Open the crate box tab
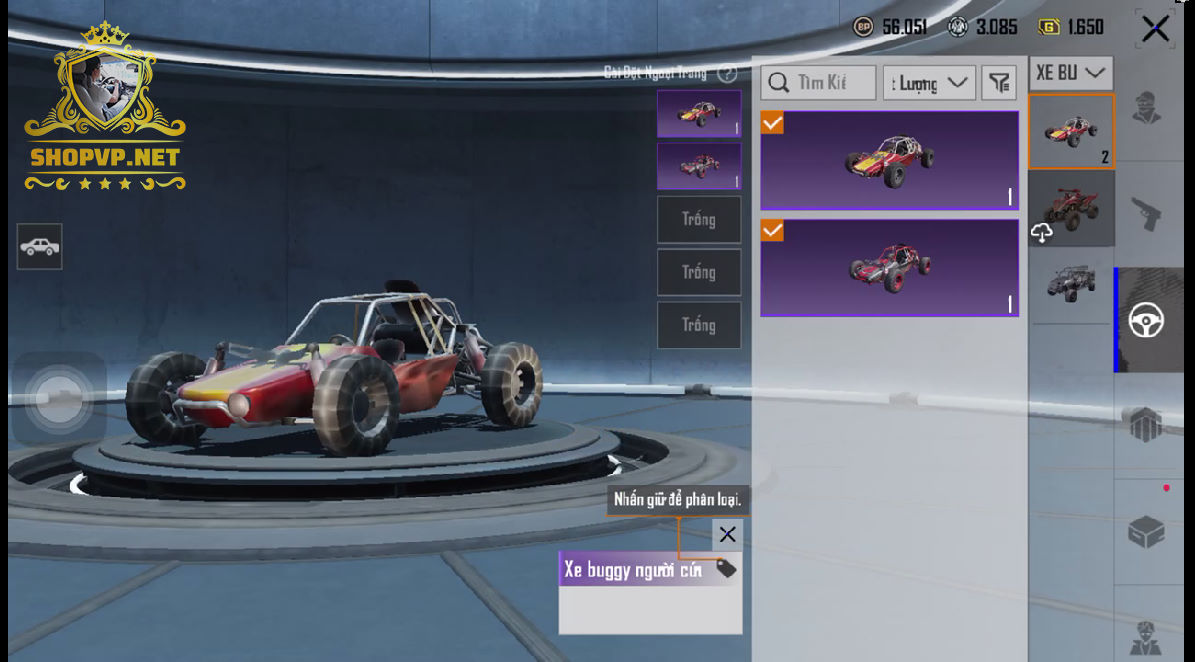Screen dimensions: 1195x662 point(1146,532)
